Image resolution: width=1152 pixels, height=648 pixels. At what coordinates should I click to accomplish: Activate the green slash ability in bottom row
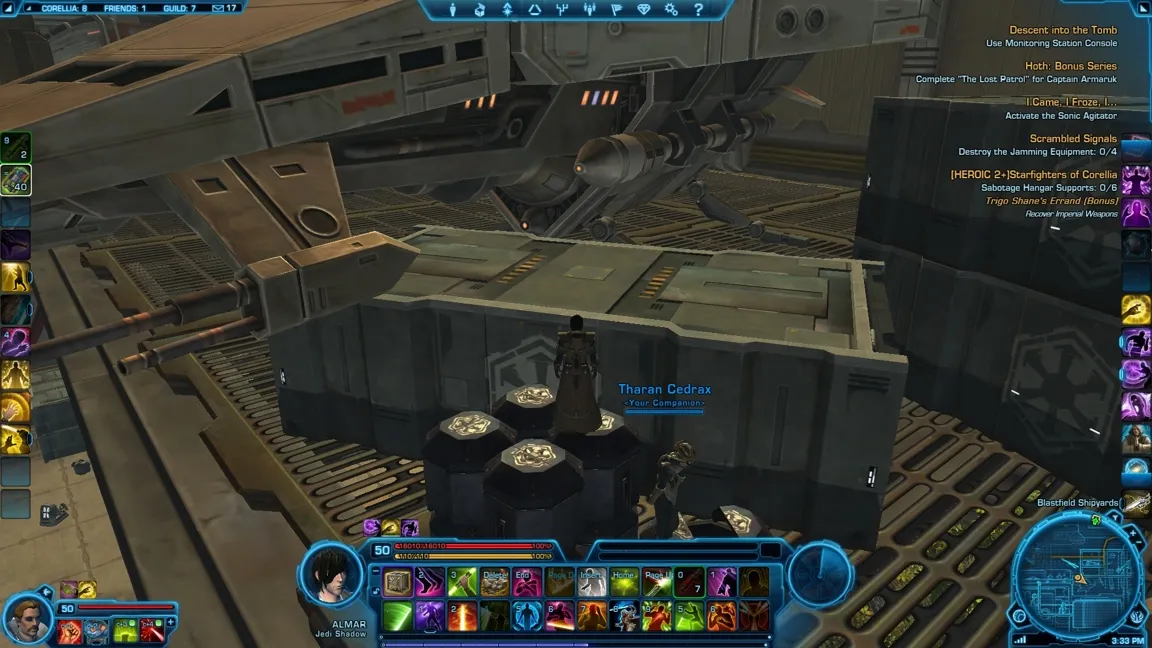tap(398, 615)
